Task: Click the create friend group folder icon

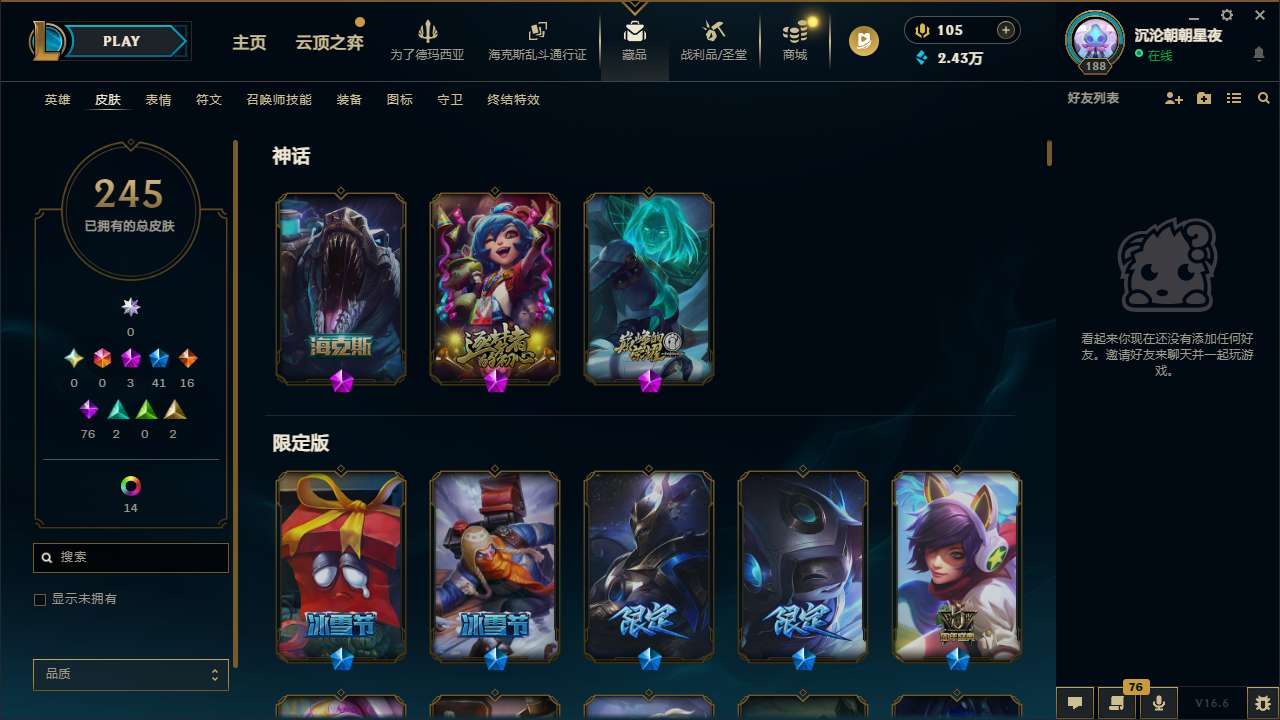Action: (1203, 98)
